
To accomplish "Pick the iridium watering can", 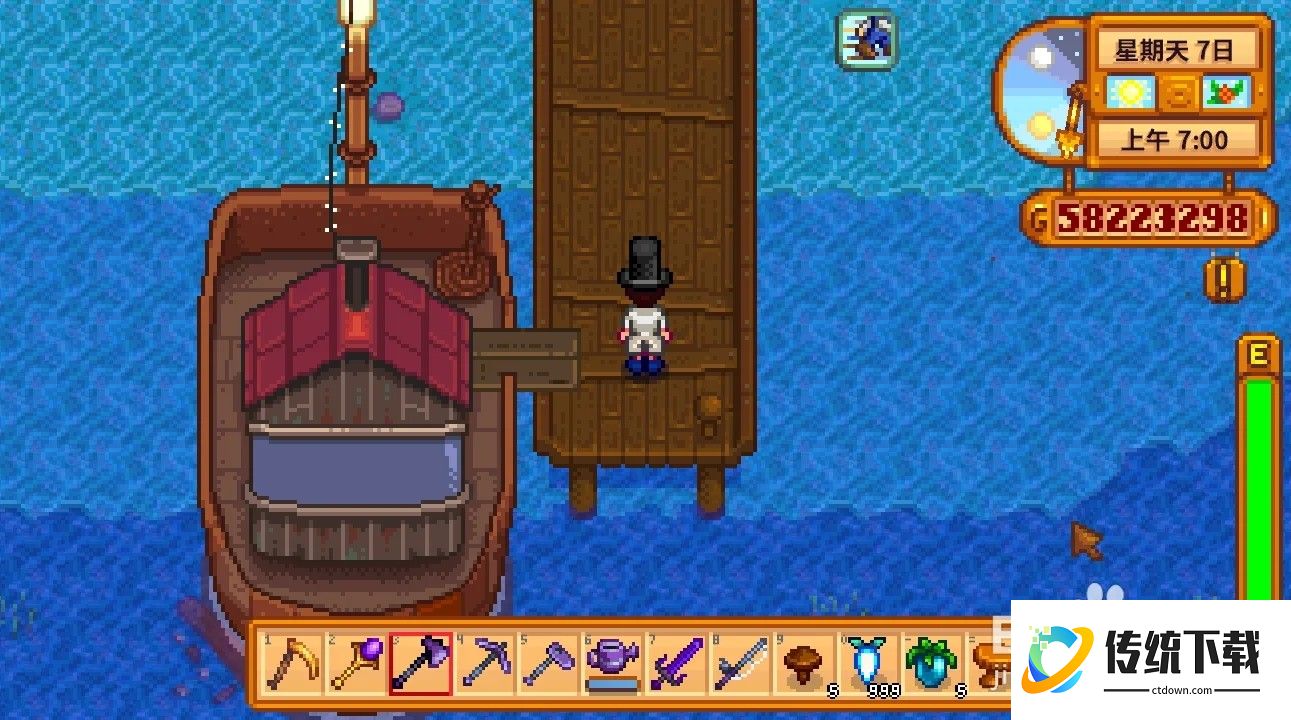I will tap(614, 661).
